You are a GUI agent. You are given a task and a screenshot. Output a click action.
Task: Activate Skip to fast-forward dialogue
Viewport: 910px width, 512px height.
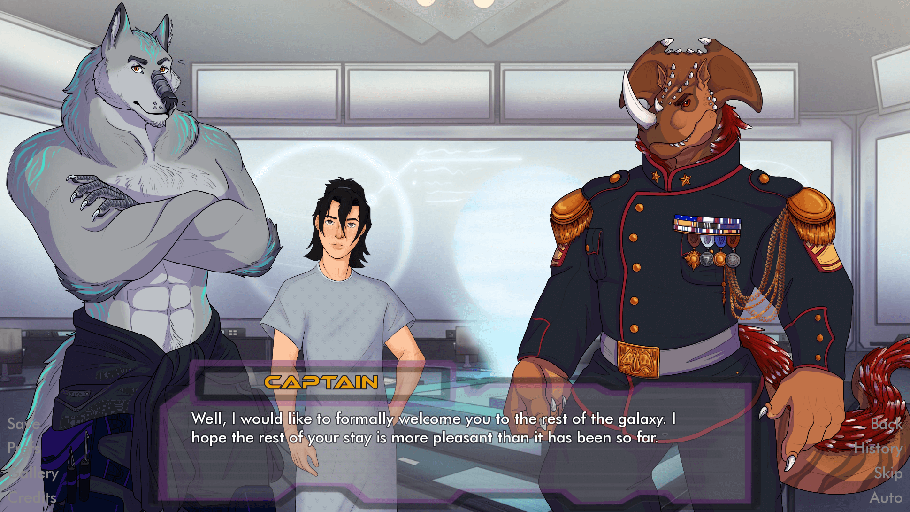[888, 473]
